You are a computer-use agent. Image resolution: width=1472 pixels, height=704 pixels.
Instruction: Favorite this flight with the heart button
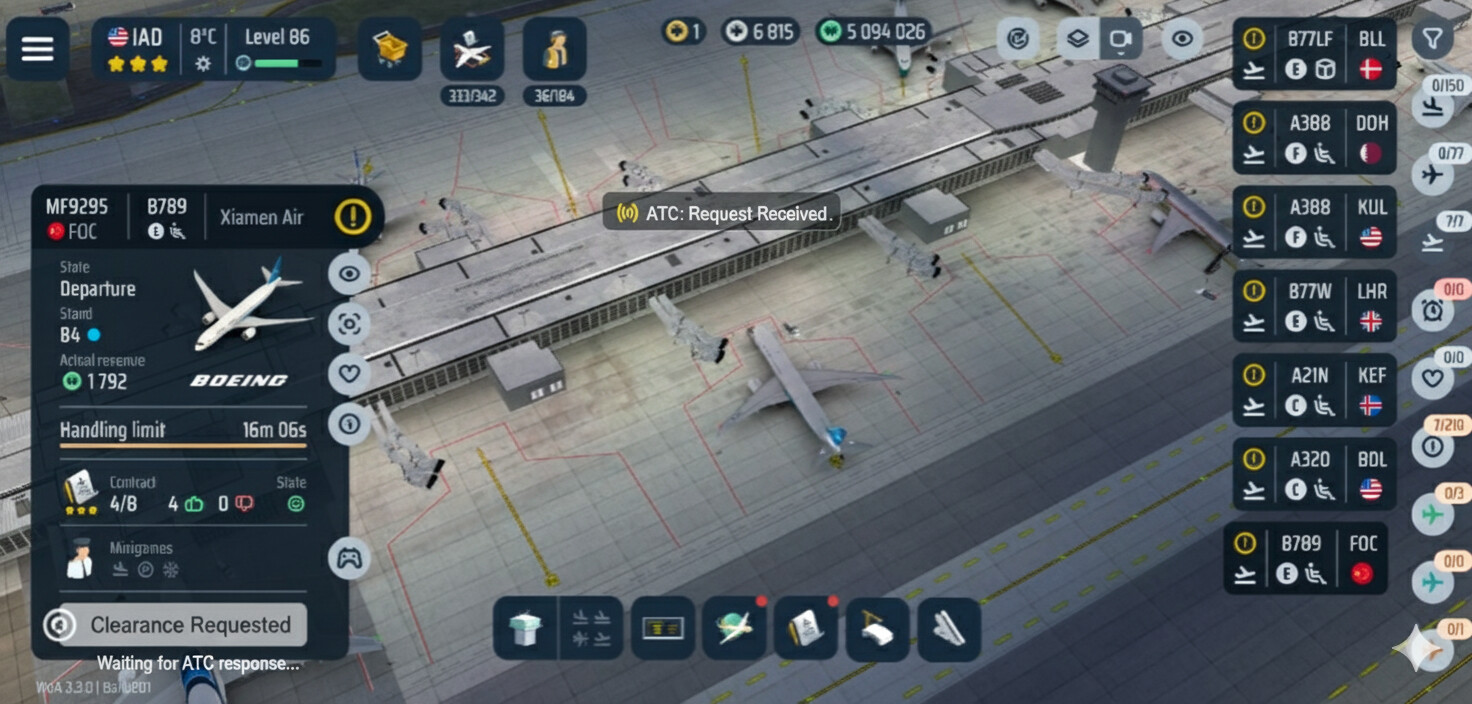[349, 373]
